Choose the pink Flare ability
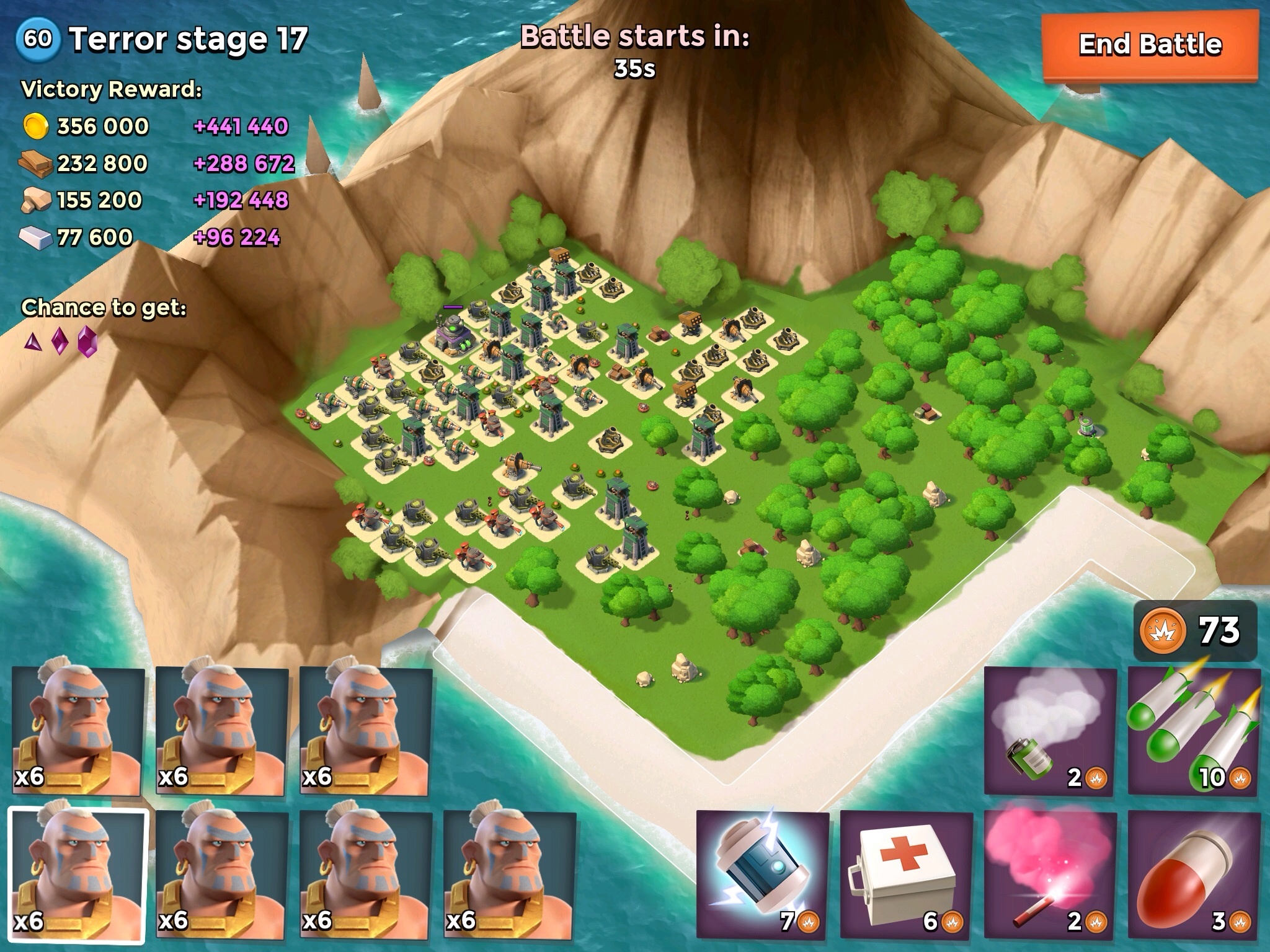This screenshot has width=1270, height=952. [1050, 874]
